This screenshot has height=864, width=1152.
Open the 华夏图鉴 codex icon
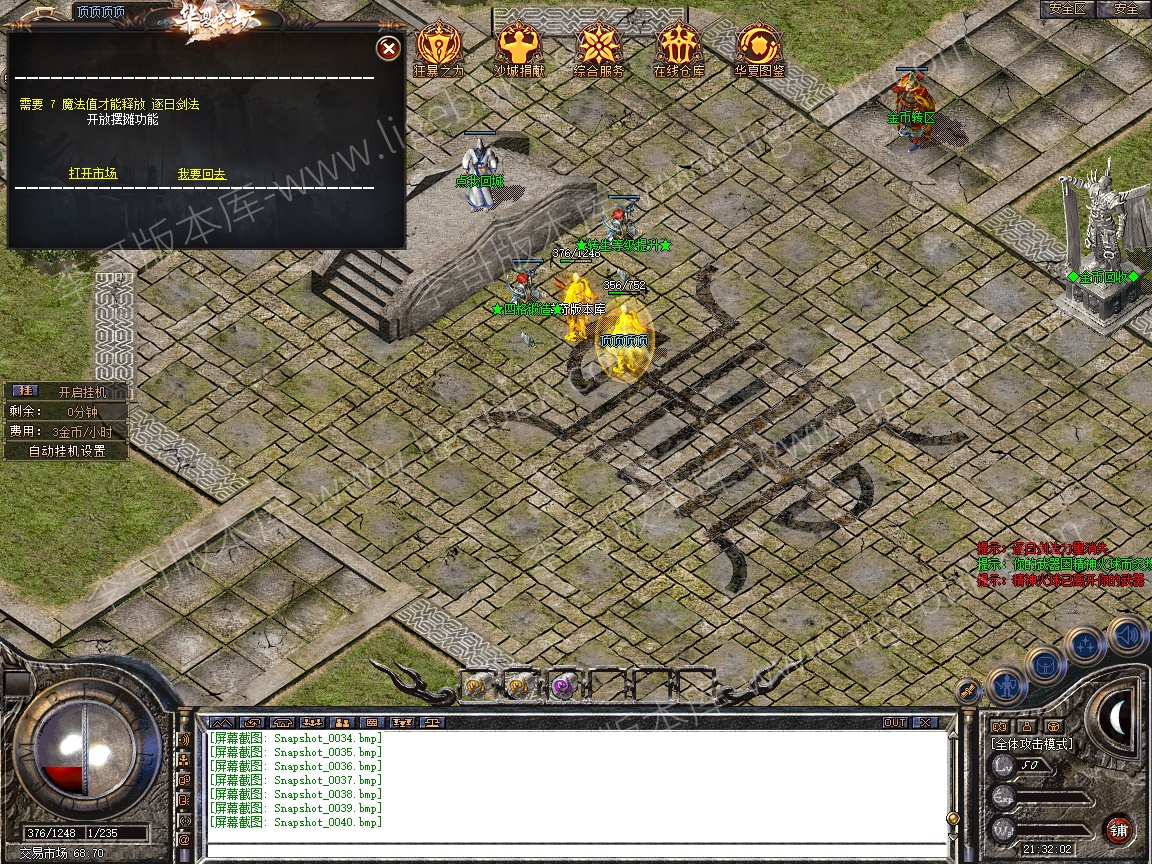coord(759,46)
